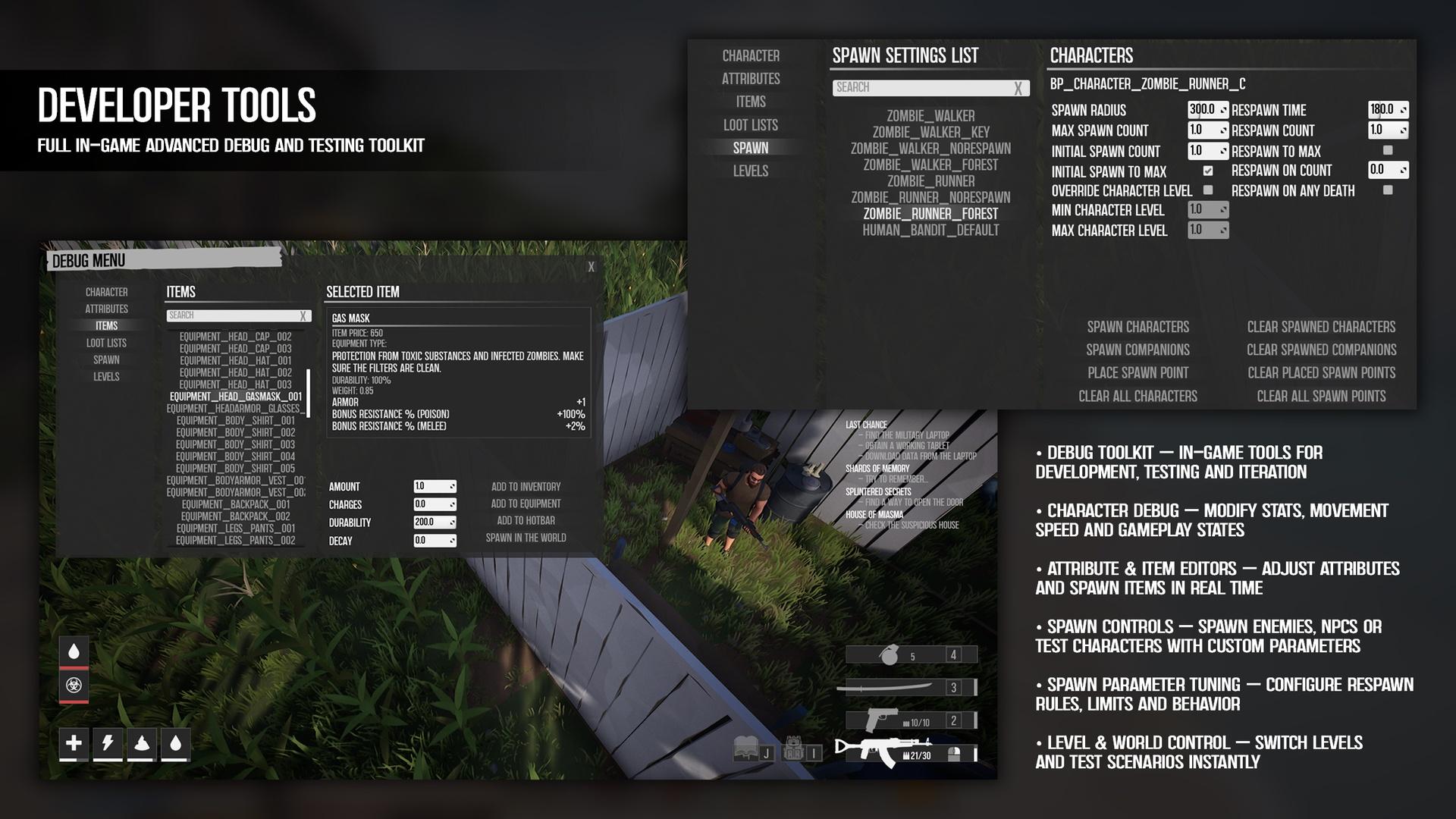
Task: Enable Override Character Level checkbox
Action: click(x=1208, y=190)
